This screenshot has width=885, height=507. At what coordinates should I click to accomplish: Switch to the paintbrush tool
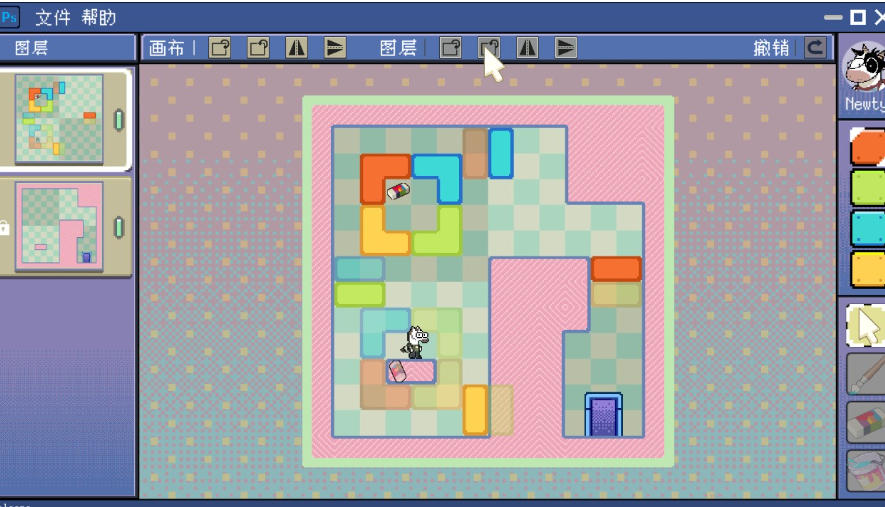[x=866, y=374]
